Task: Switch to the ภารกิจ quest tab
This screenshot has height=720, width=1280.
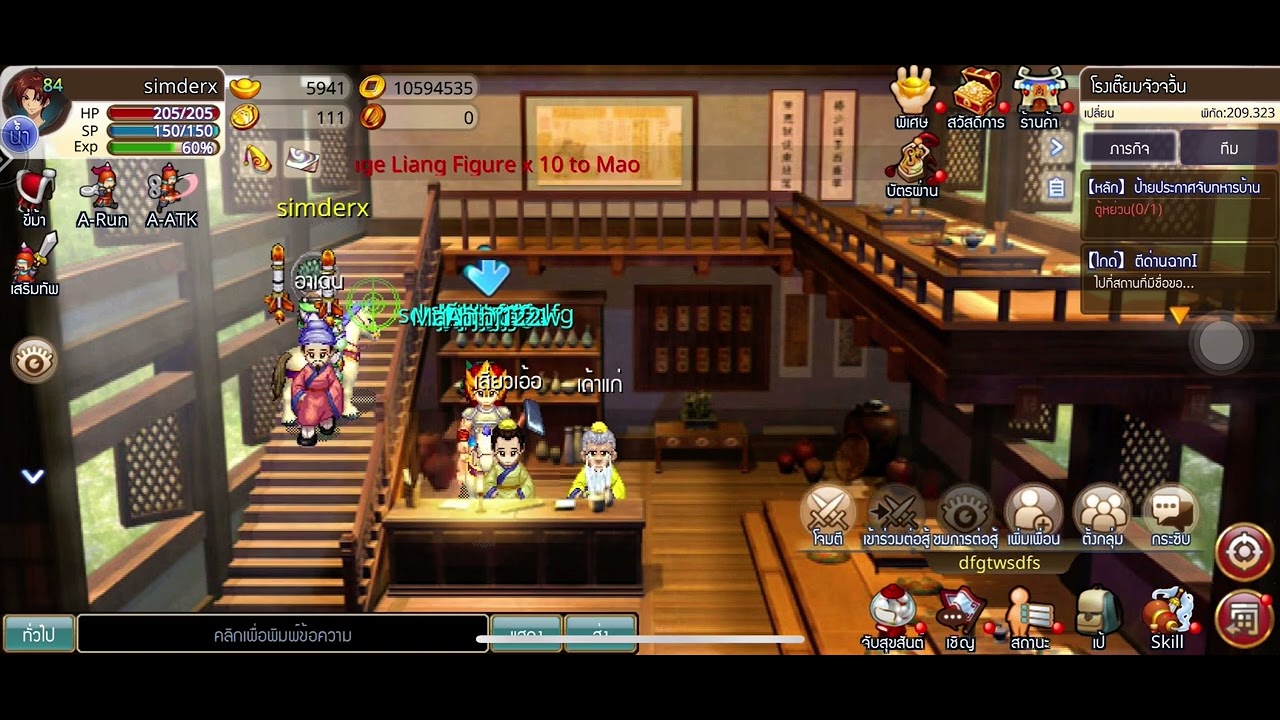Action: (x=1128, y=148)
